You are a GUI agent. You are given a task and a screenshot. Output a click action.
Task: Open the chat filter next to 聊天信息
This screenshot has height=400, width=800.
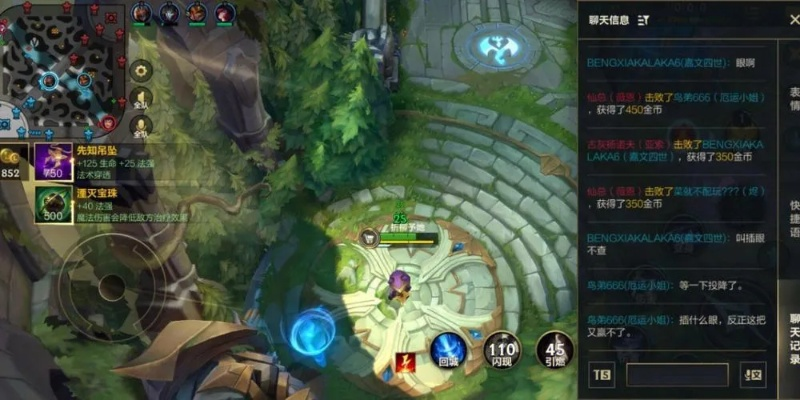tap(643, 20)
